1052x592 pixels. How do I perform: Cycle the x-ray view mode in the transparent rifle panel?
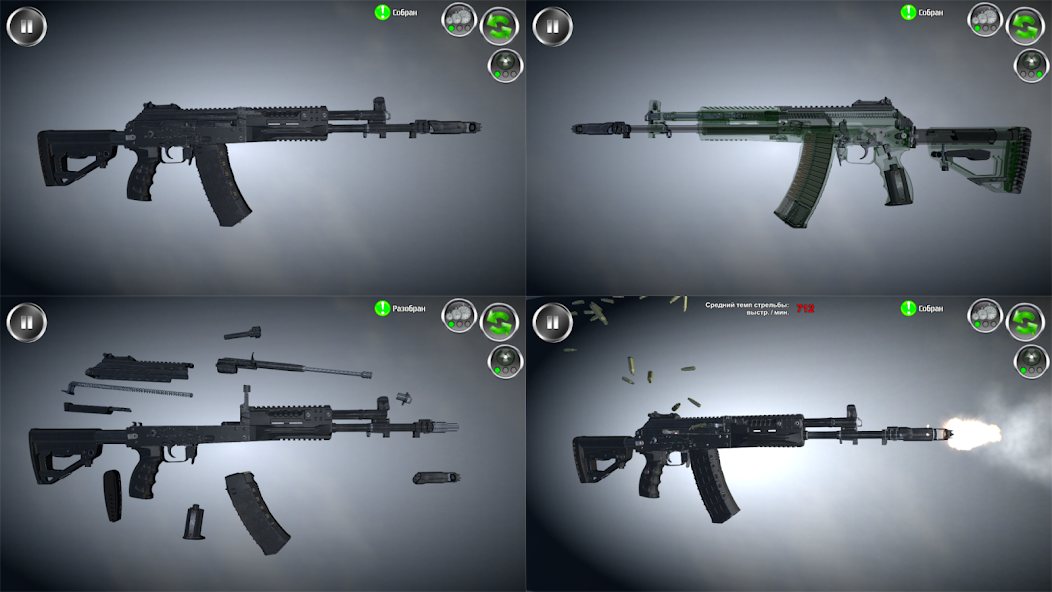tap(1030, 66)
